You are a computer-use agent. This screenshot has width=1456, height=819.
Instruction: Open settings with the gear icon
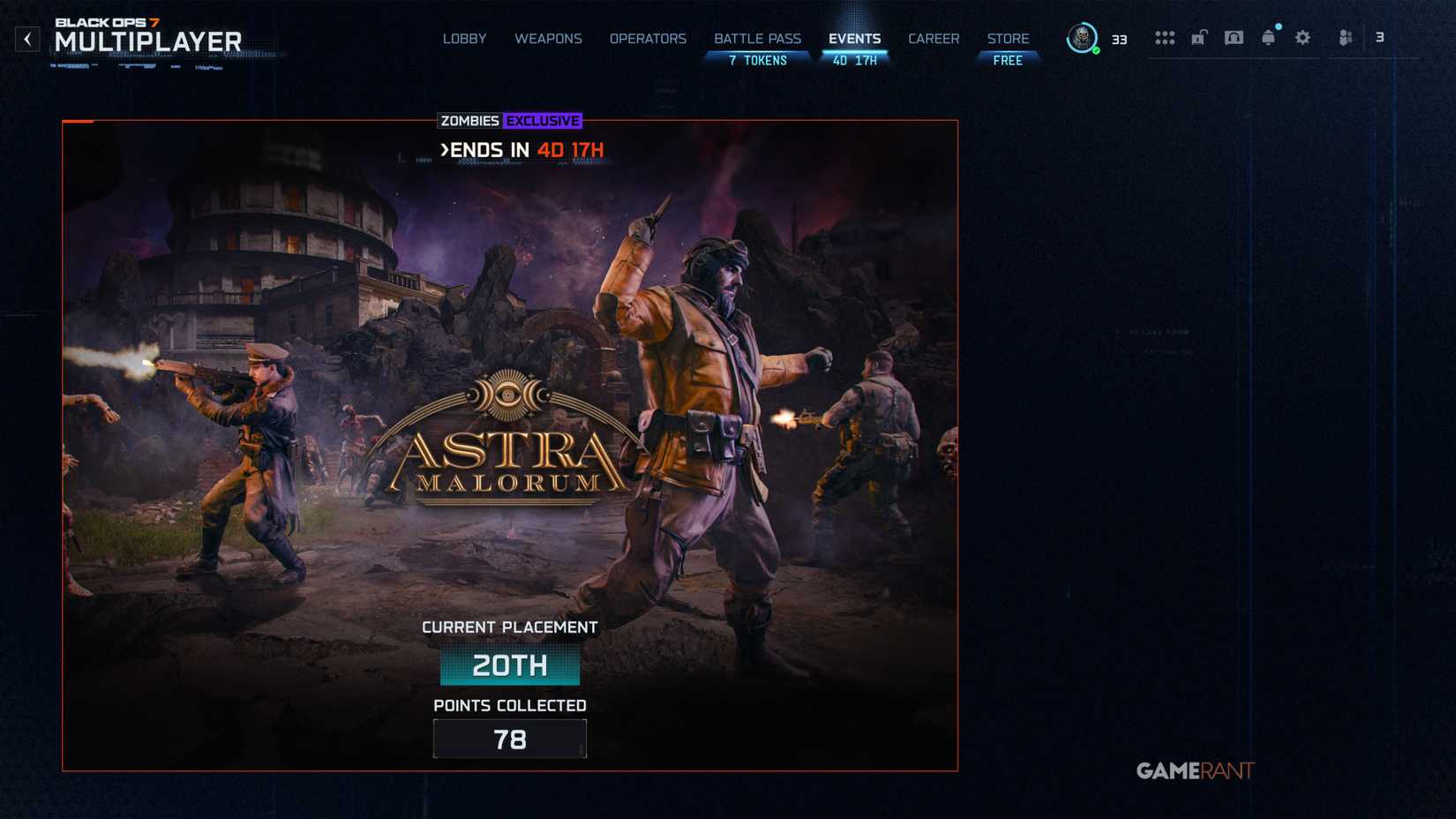(x=1302, y=37)
